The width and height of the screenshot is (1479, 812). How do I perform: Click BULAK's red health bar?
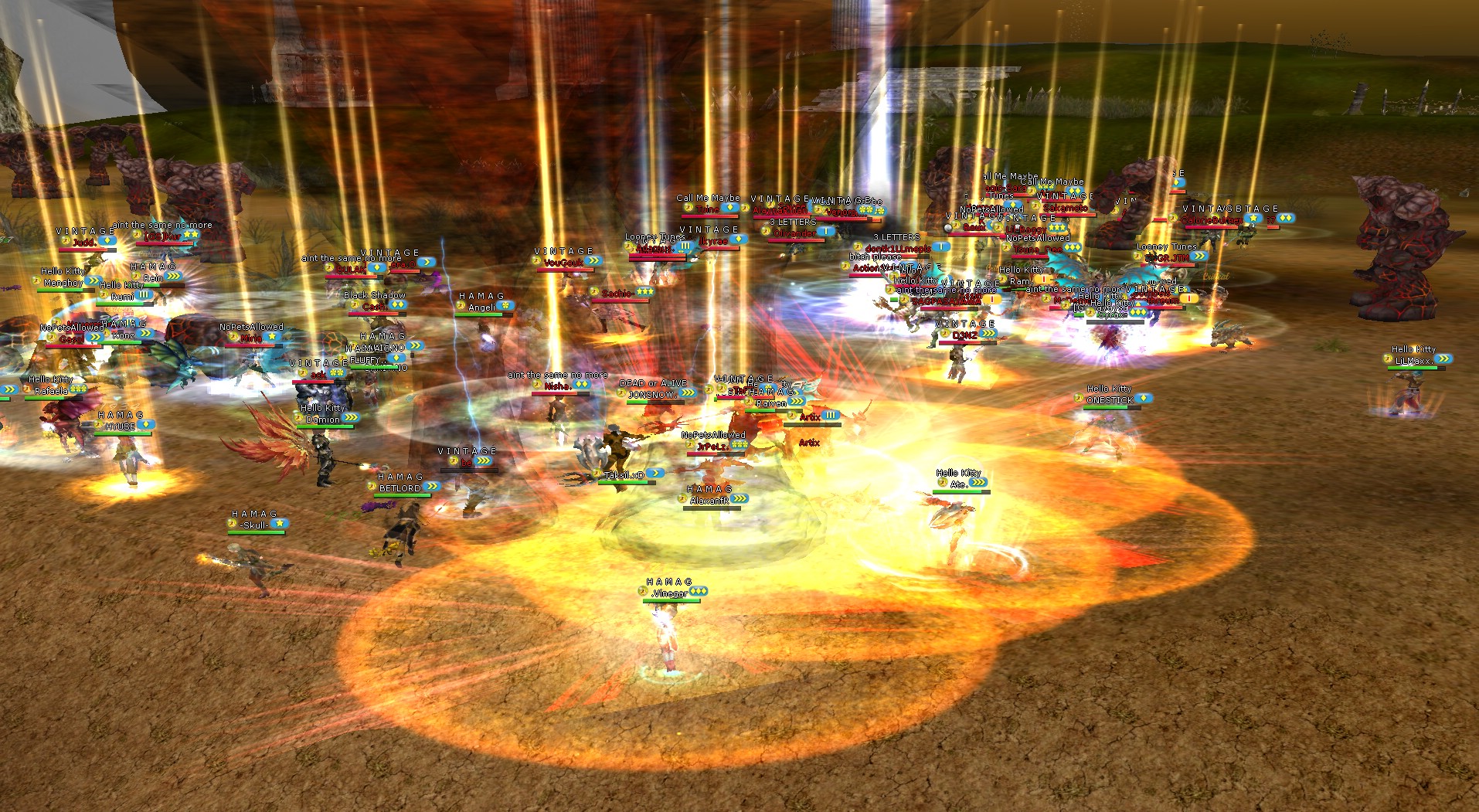pos(351,277)
